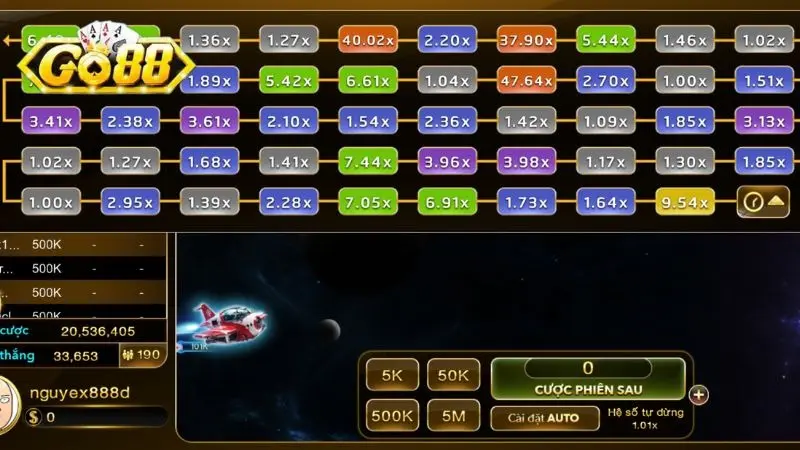Choose the 50K bet chip
Viewport: 800px width, 450px height.
453,375
